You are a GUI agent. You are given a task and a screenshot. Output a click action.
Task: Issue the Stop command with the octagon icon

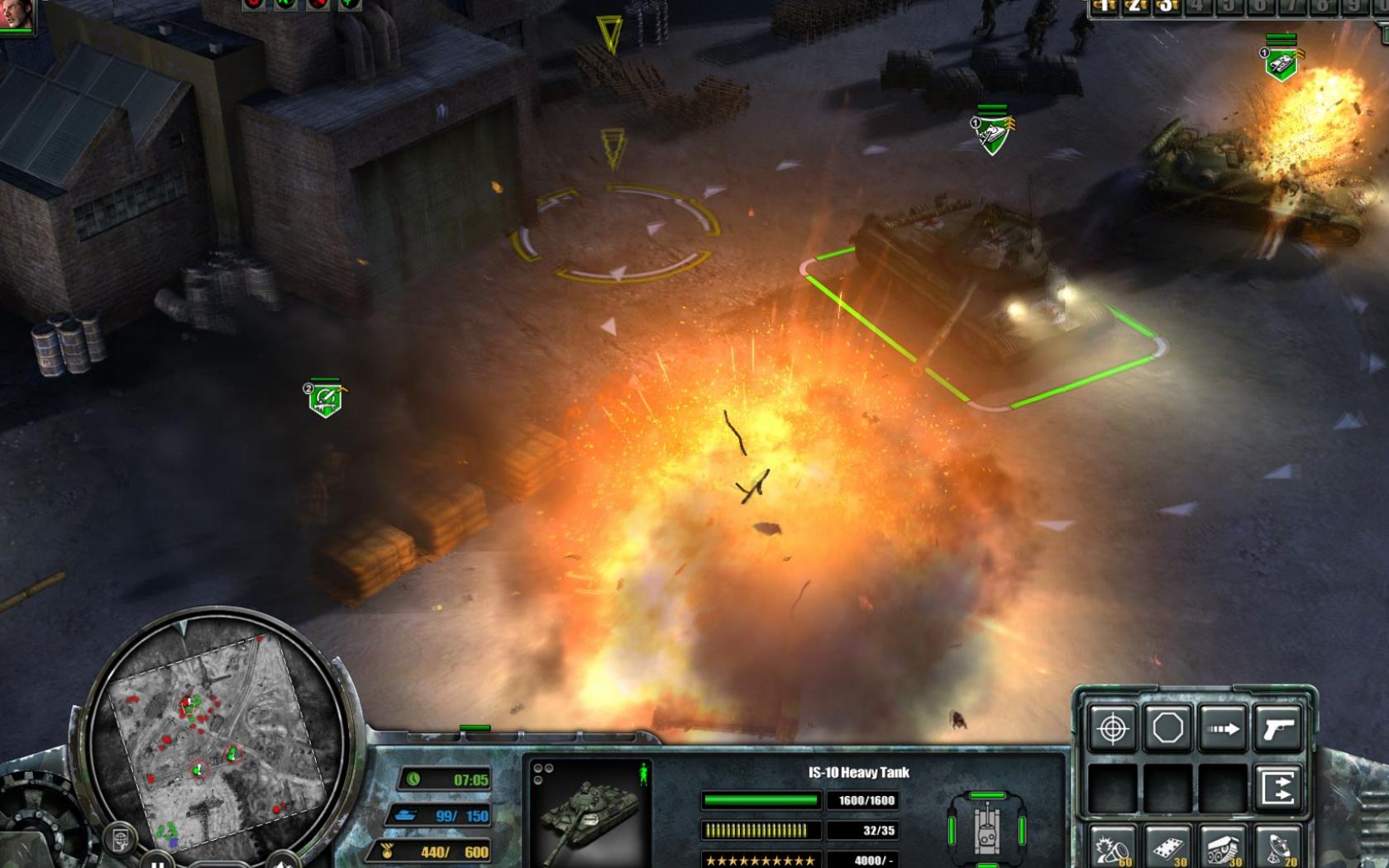tap(1167, 726)
